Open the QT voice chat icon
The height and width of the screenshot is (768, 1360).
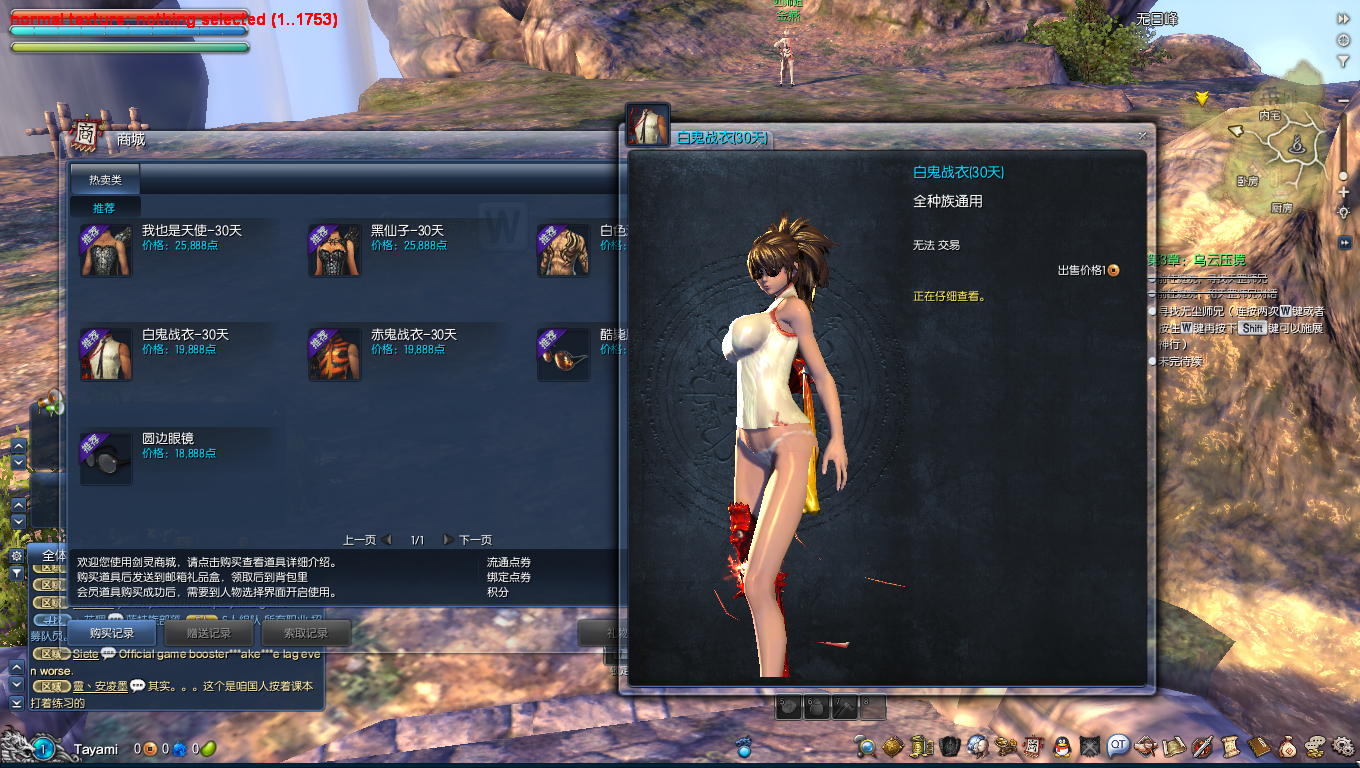pos(1118,745)
